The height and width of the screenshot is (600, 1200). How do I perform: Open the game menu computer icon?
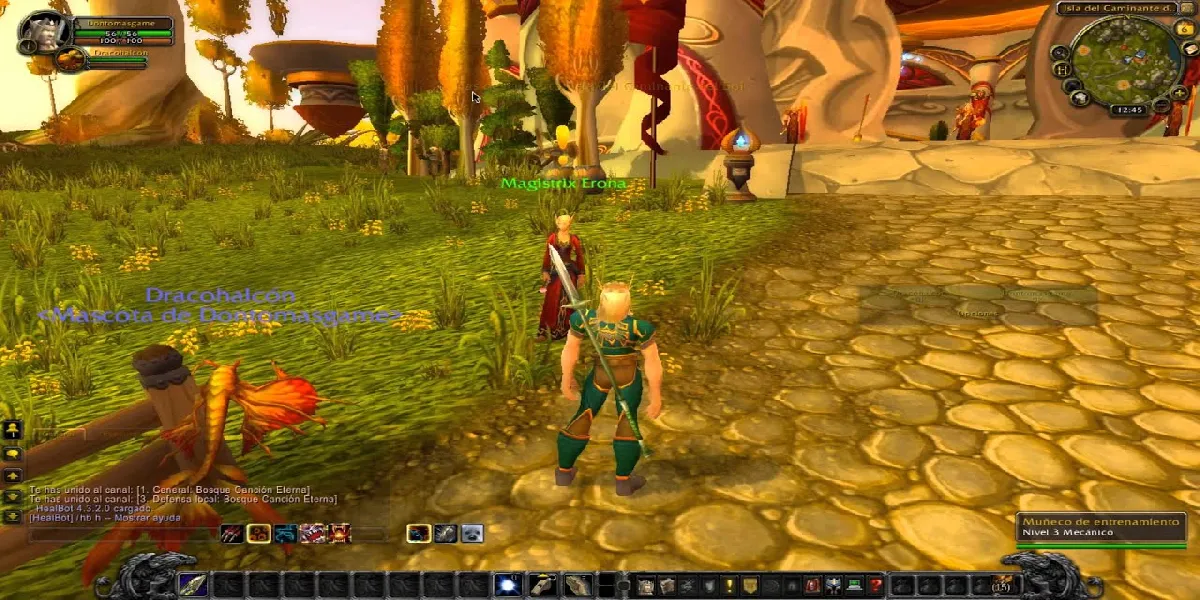pos(853,585)
